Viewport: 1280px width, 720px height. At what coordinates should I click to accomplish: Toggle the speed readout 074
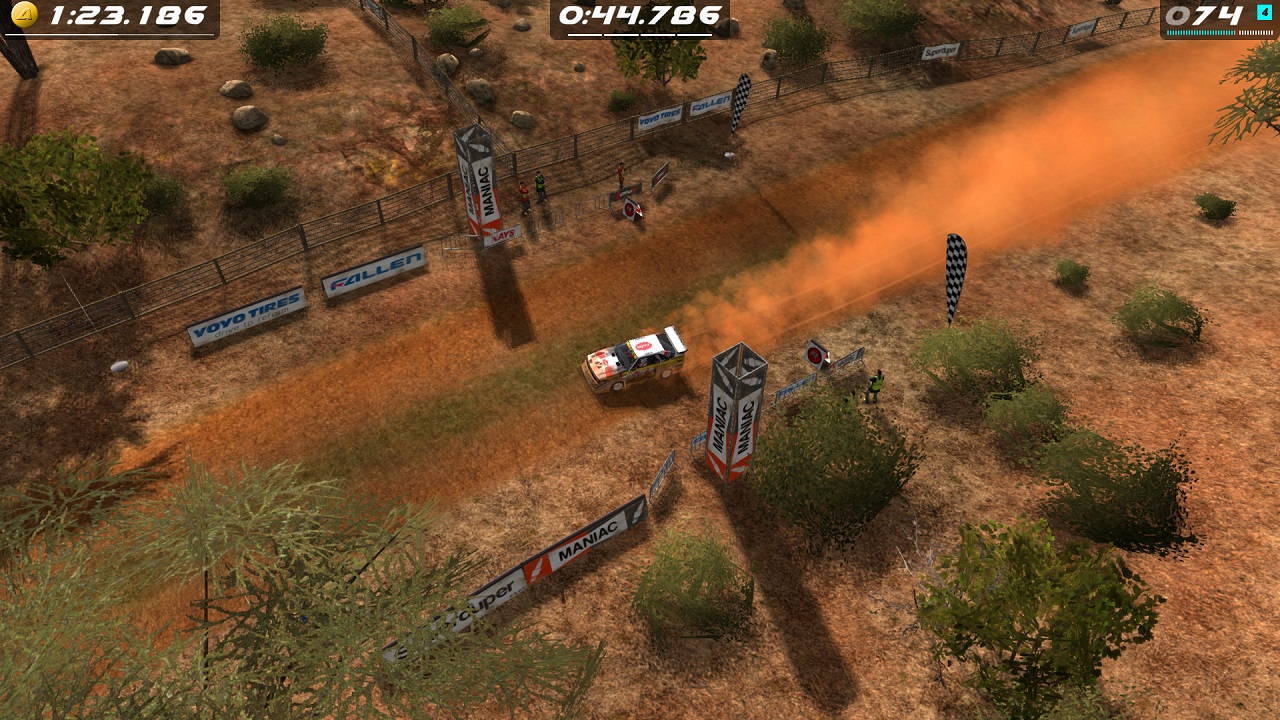(x=1205, y=14)
